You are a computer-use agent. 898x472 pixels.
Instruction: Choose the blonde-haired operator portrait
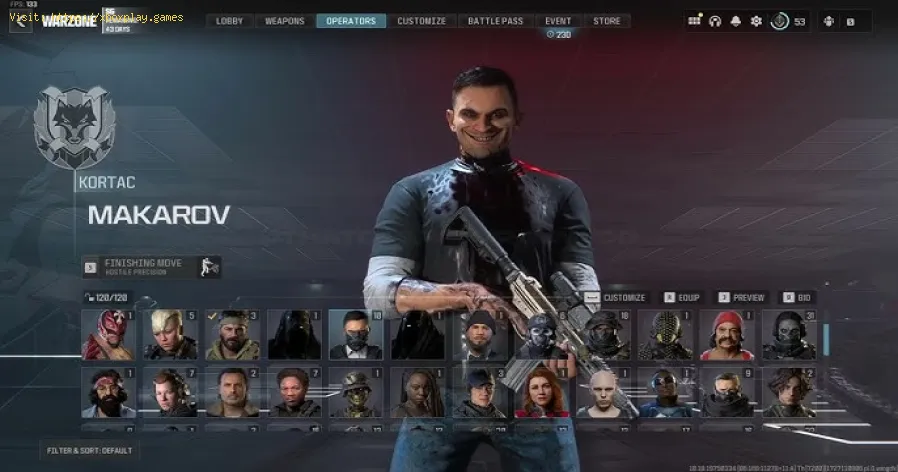169,335
